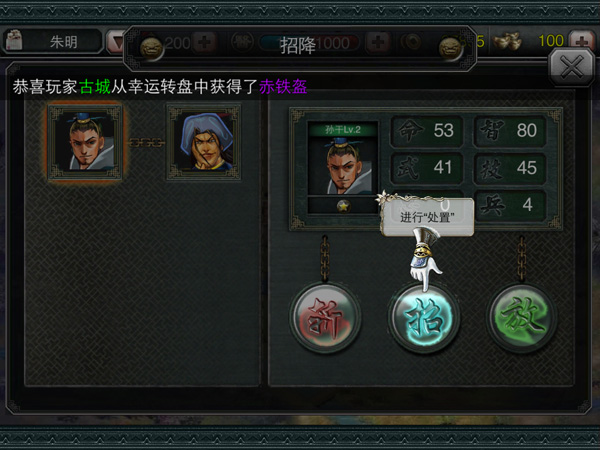
Task: Expand the arrow beside the 朱明 name
Action: [116, 42]
